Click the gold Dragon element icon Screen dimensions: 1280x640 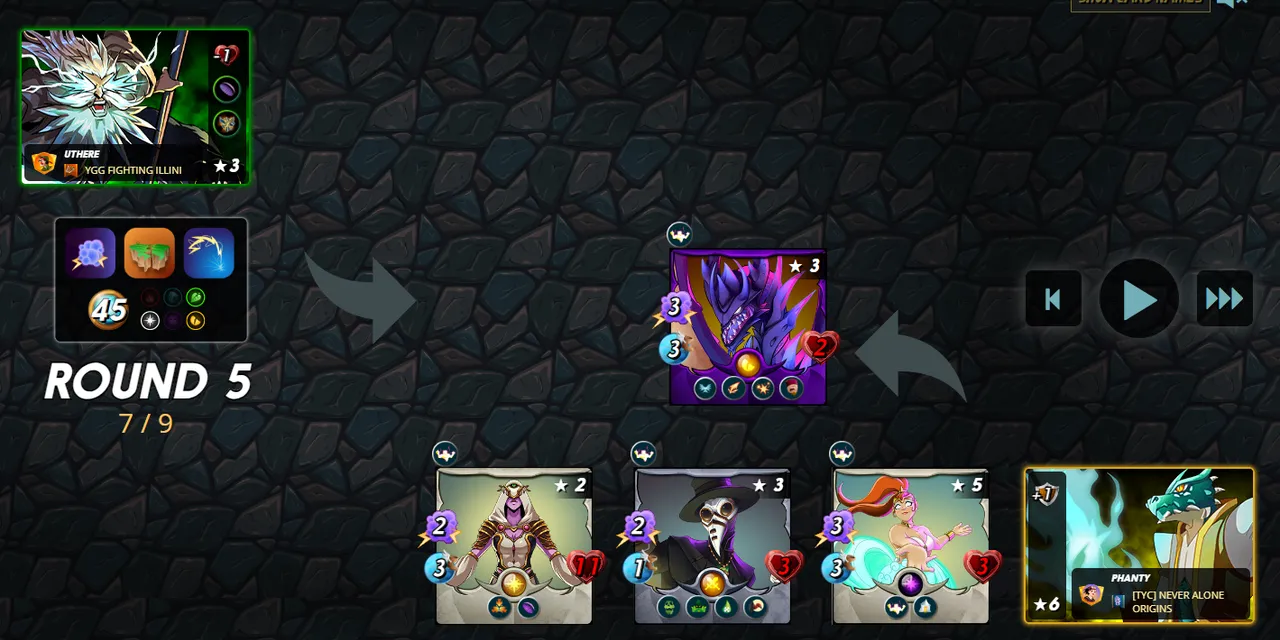(196, 320)
